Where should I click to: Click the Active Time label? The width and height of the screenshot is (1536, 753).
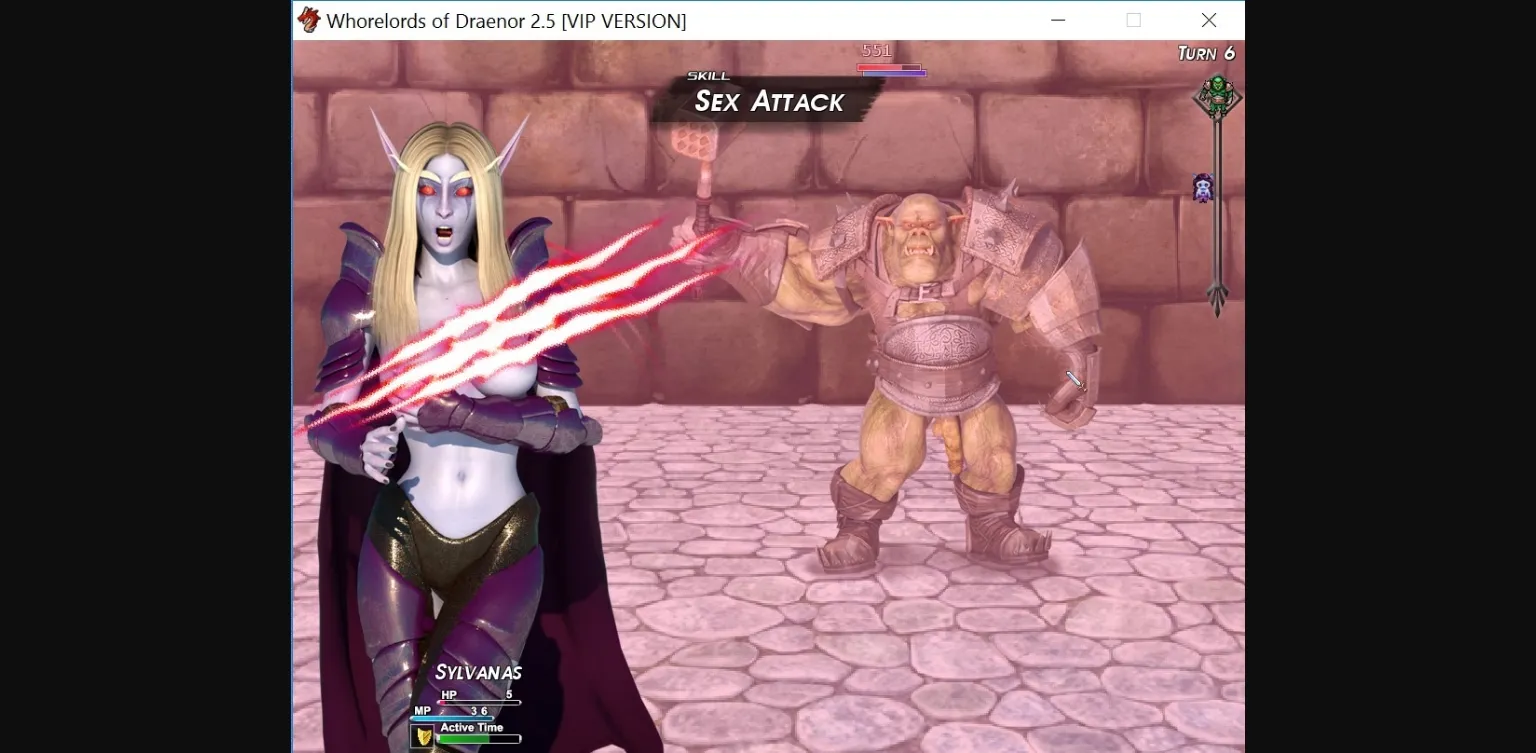[x=472, y=727]
